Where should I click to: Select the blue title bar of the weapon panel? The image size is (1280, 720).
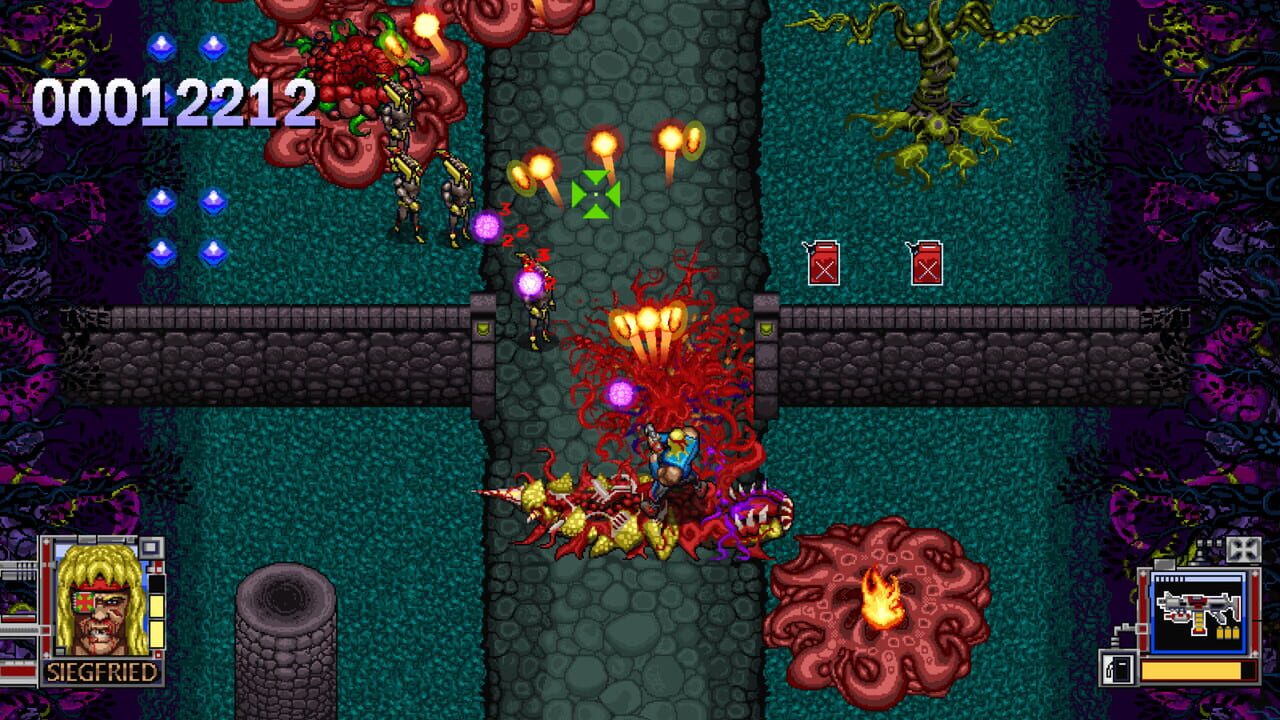(x=1199, y=577)
